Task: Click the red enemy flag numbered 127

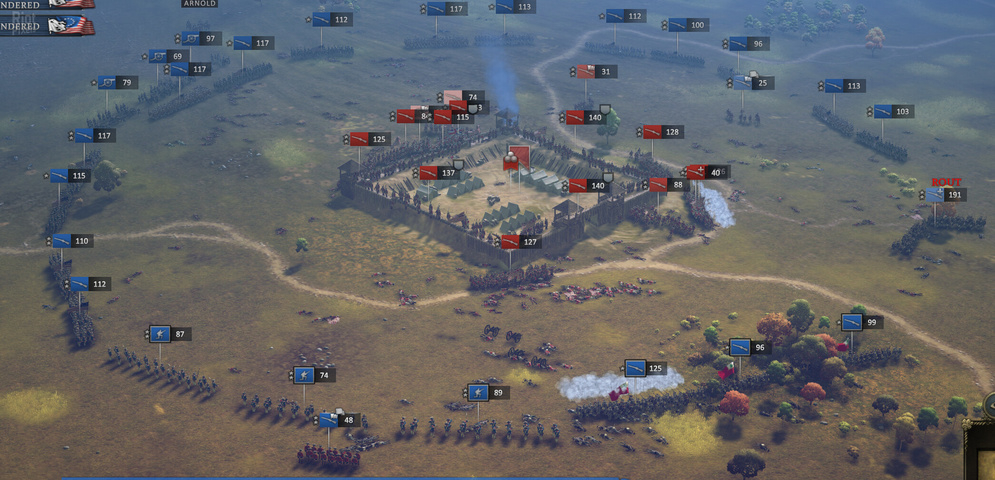Action: click(511, 242)
